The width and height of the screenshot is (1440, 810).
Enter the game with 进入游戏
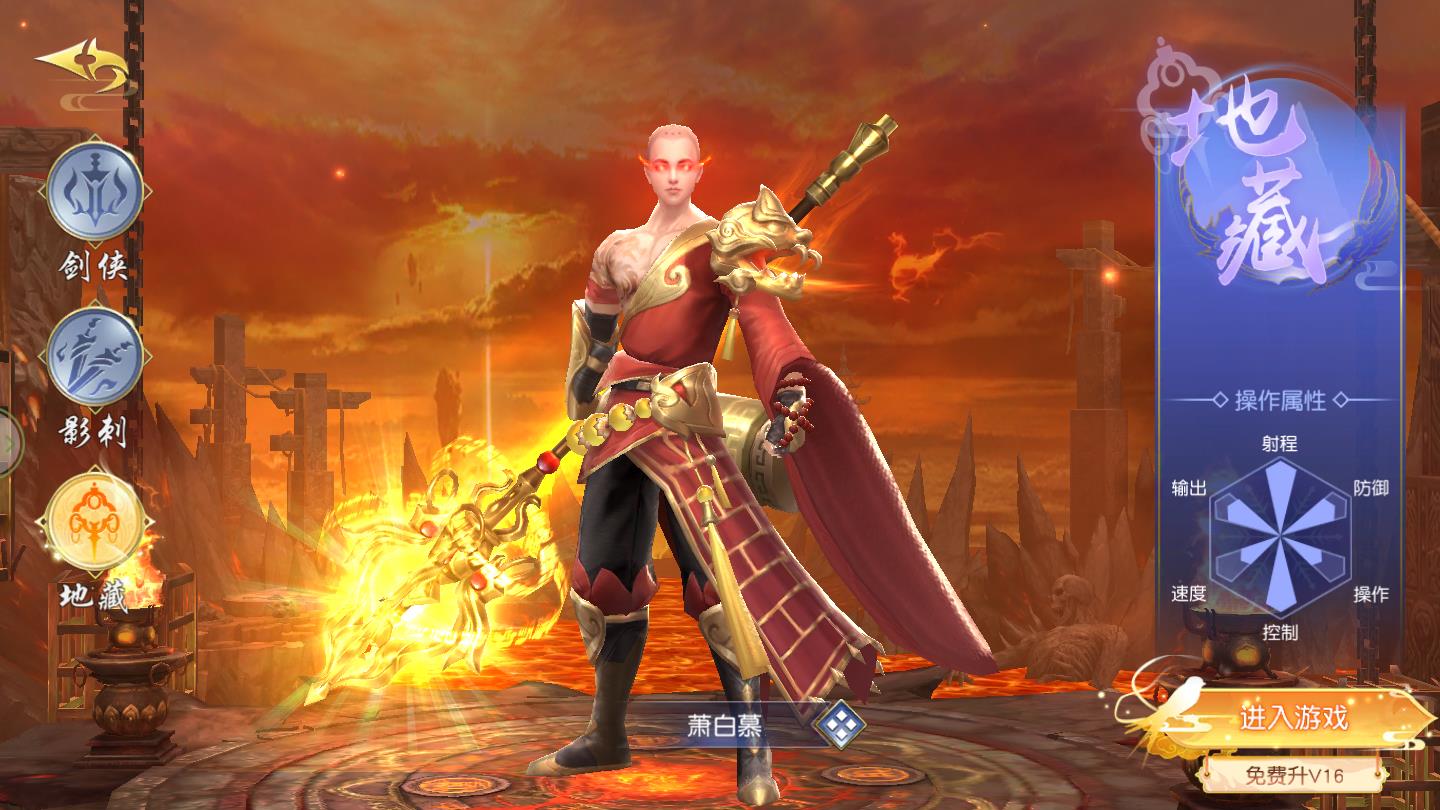coord(1294,718)
